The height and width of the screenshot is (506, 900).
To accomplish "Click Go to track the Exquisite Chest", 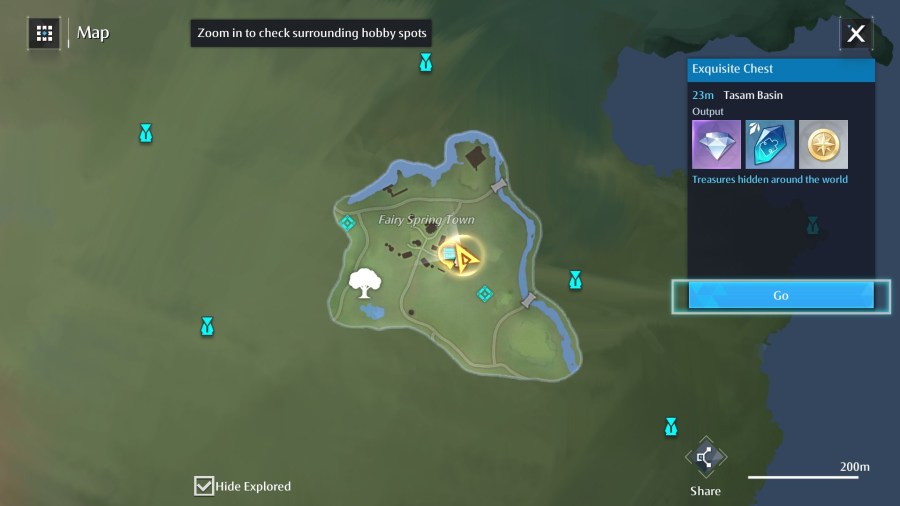I will 780,296.
